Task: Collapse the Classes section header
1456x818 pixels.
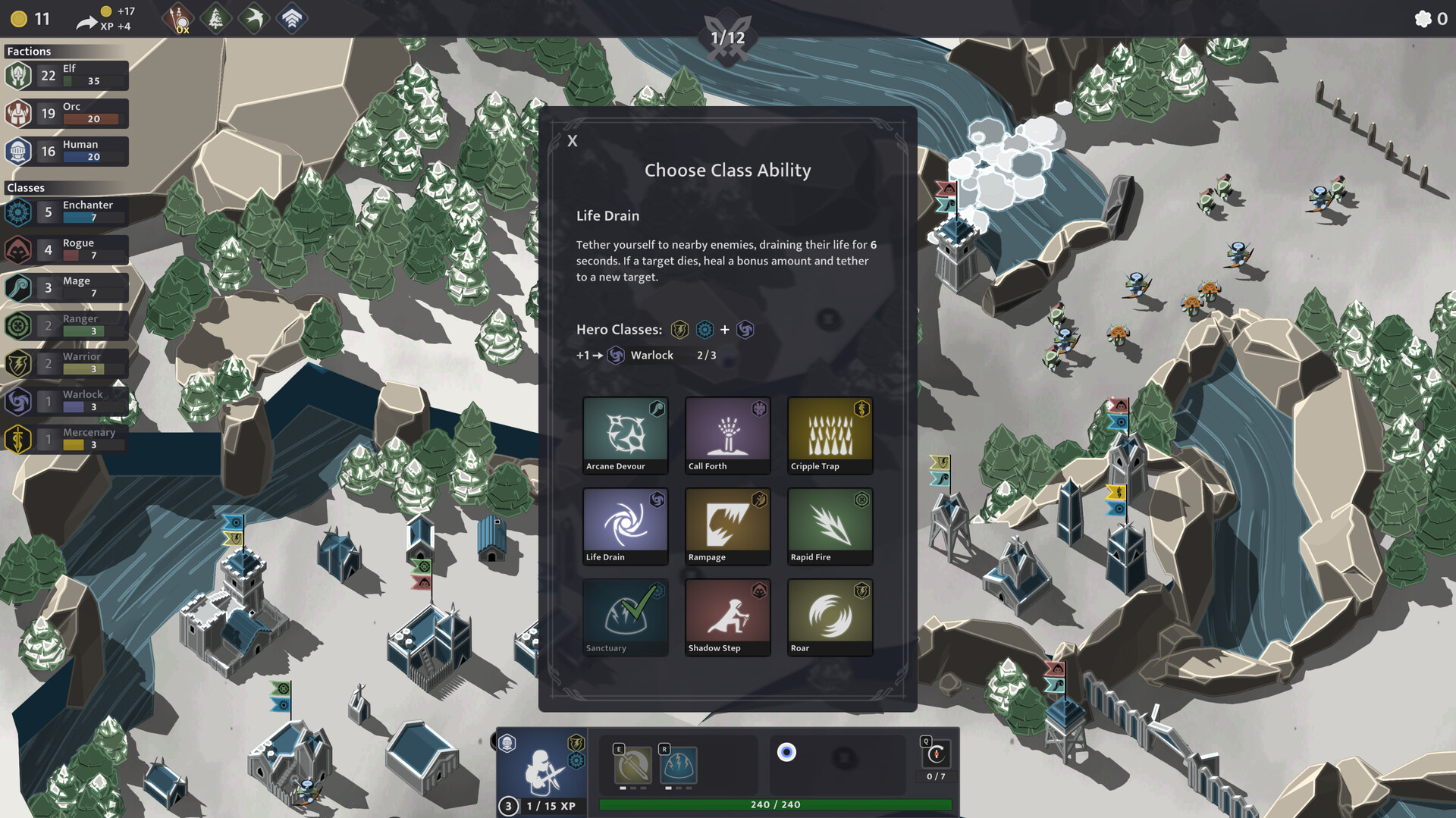Action: [26, 187]
